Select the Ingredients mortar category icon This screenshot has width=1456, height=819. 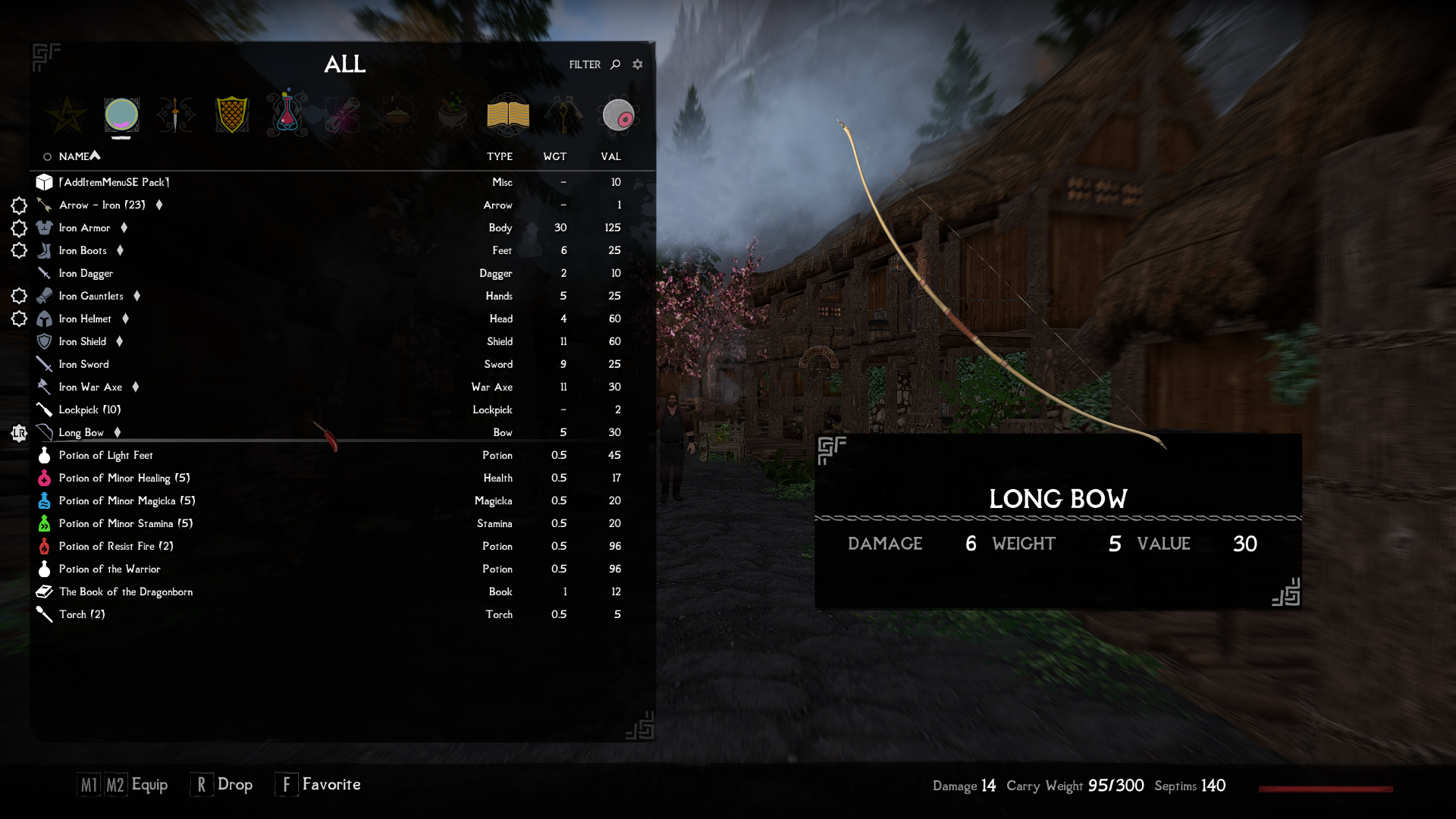click(x=453, y=114)
